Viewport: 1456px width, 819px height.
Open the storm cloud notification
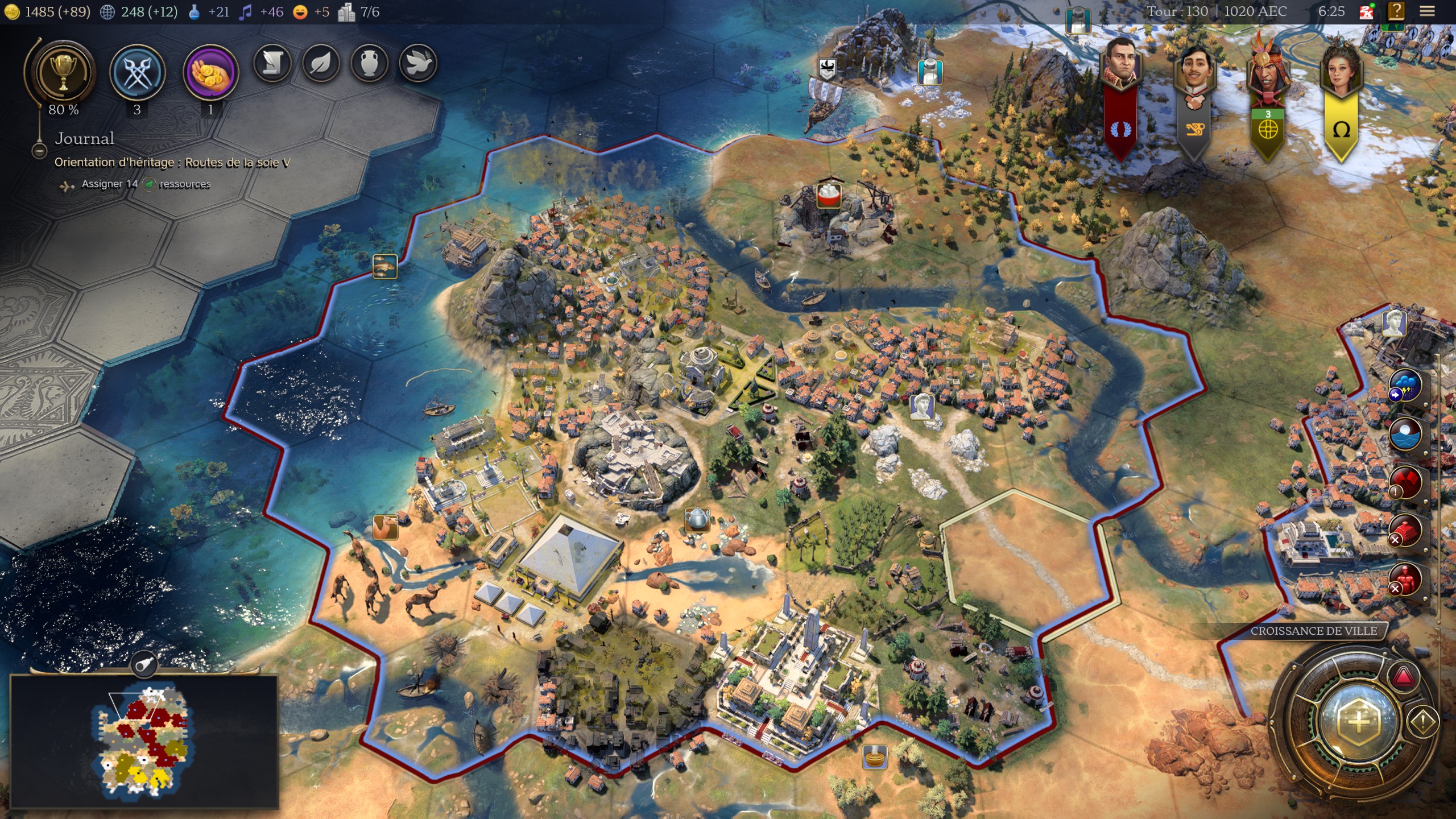coord(1405,385)
